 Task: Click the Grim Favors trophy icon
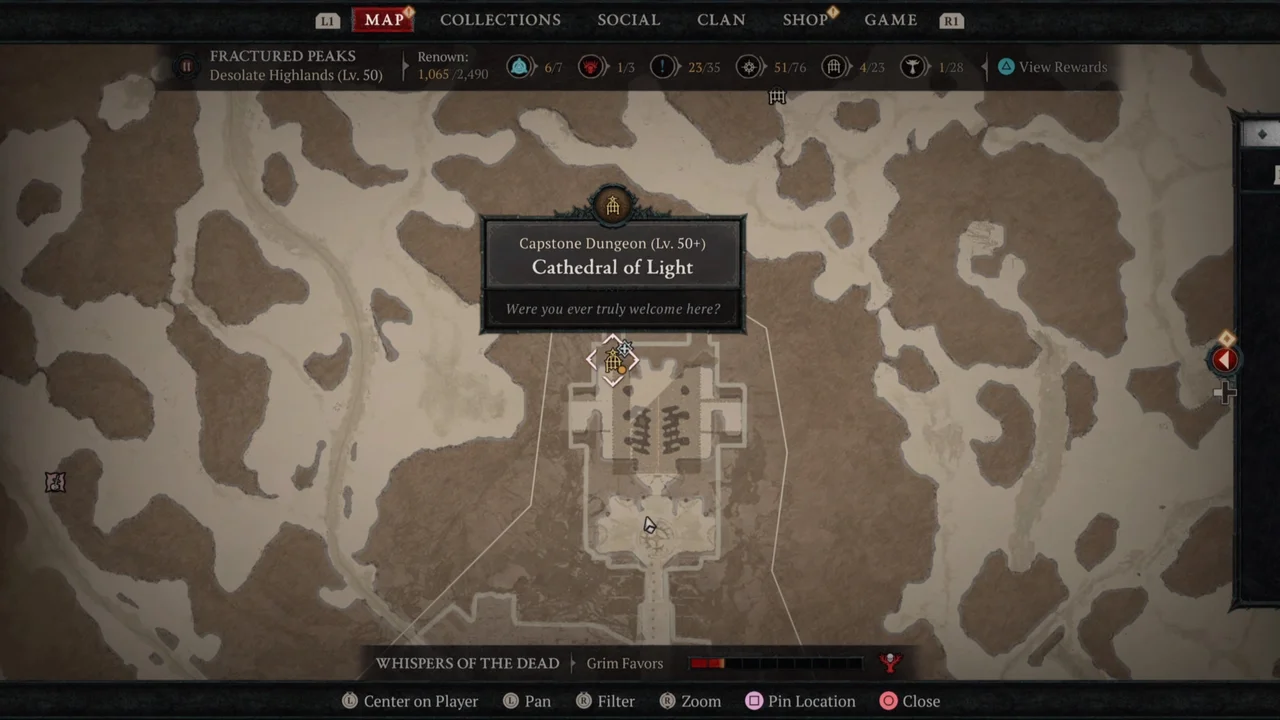(889, 661)
